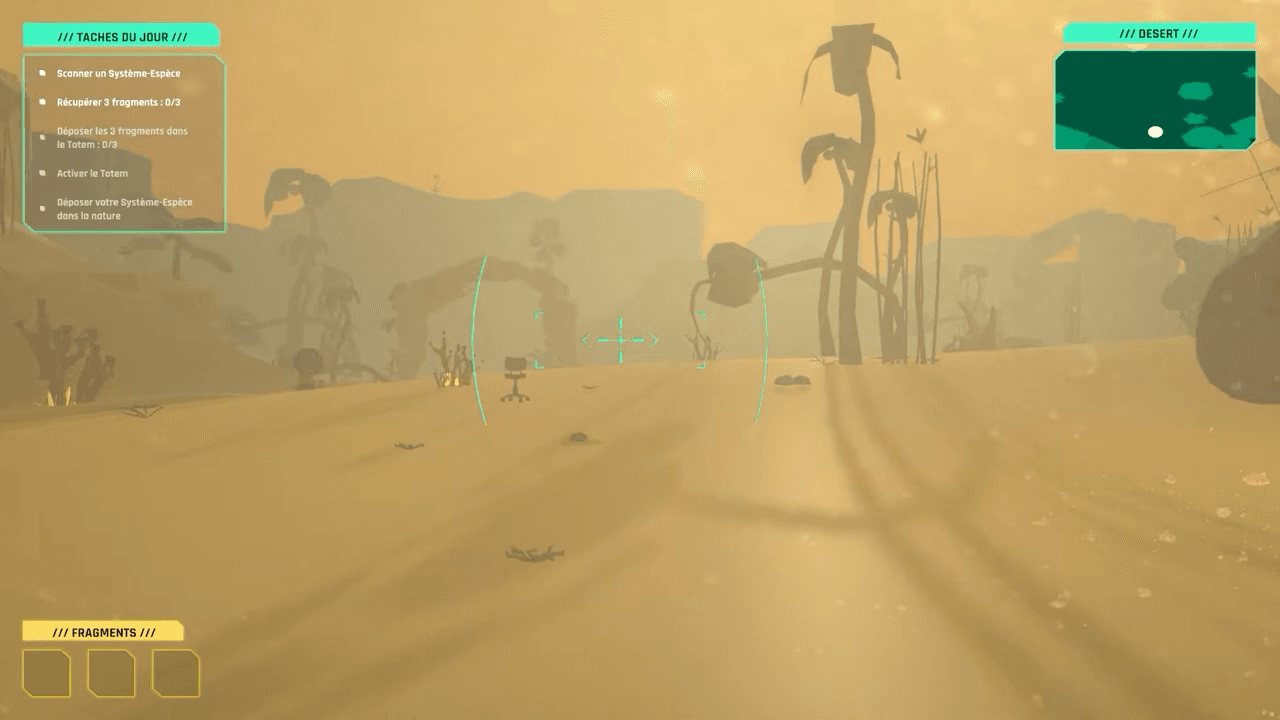This screenshot has width=1280, height=720.
Task: Click the bullet icon beside 'Scanner un Système-Espèce'
Action: point(41,72)
